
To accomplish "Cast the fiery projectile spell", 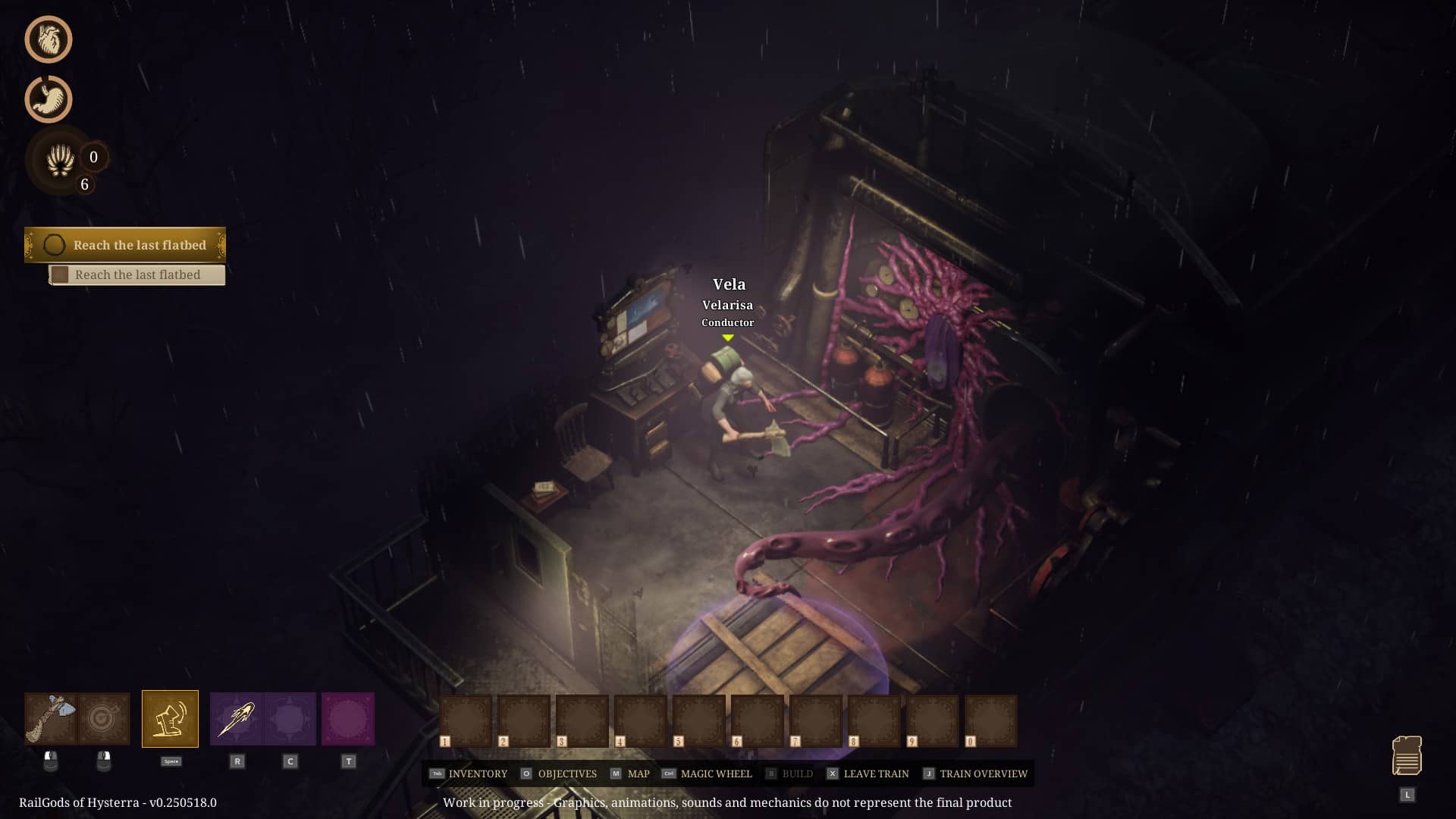I will click(237, 719).
